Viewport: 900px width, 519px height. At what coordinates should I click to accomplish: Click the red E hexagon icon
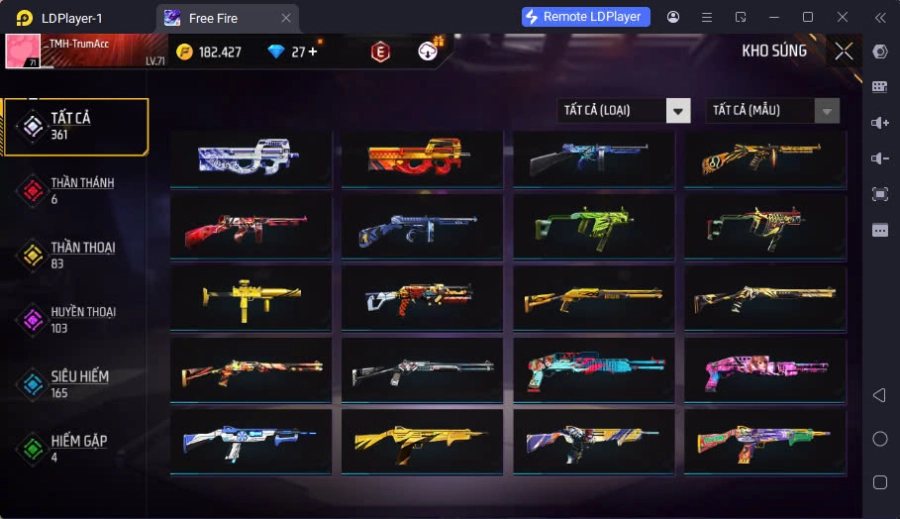click(380, 52)
